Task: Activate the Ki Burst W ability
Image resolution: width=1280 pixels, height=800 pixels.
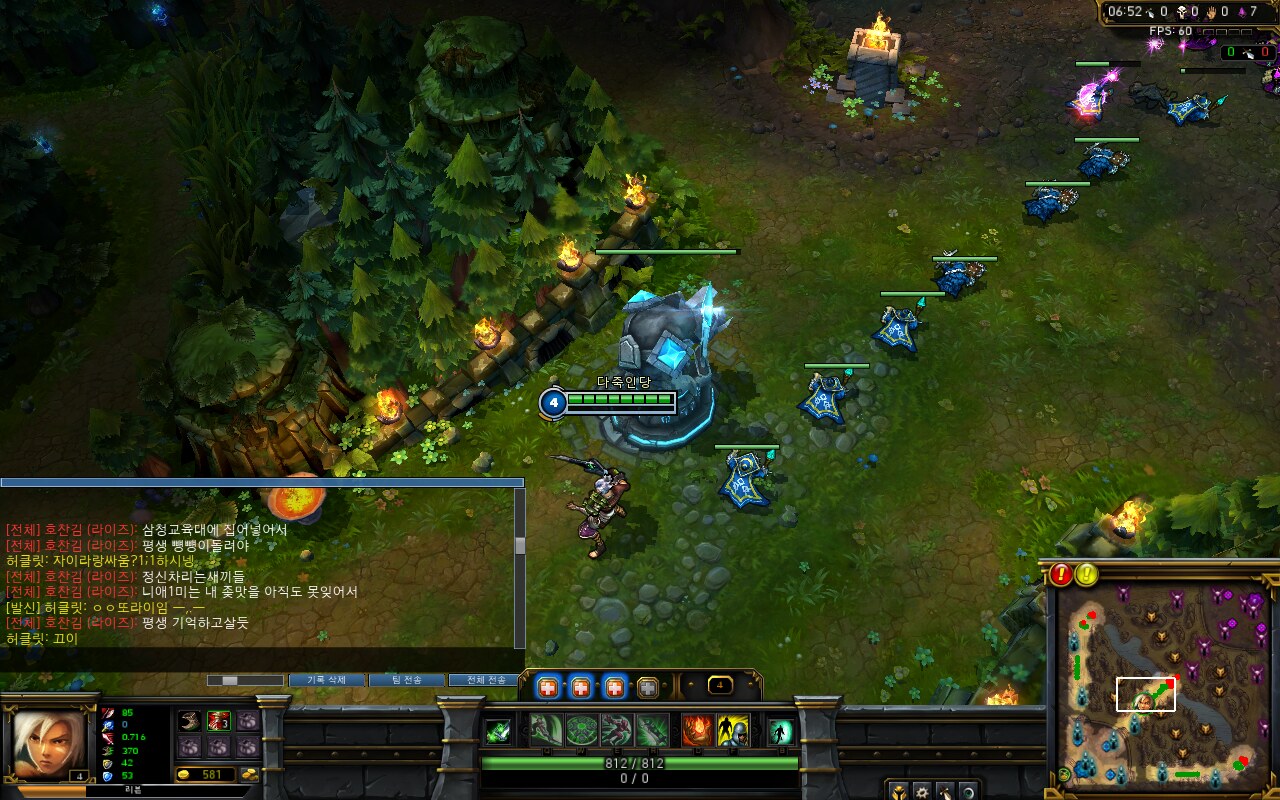Action: pyautogui.click(x=582, y=730)
